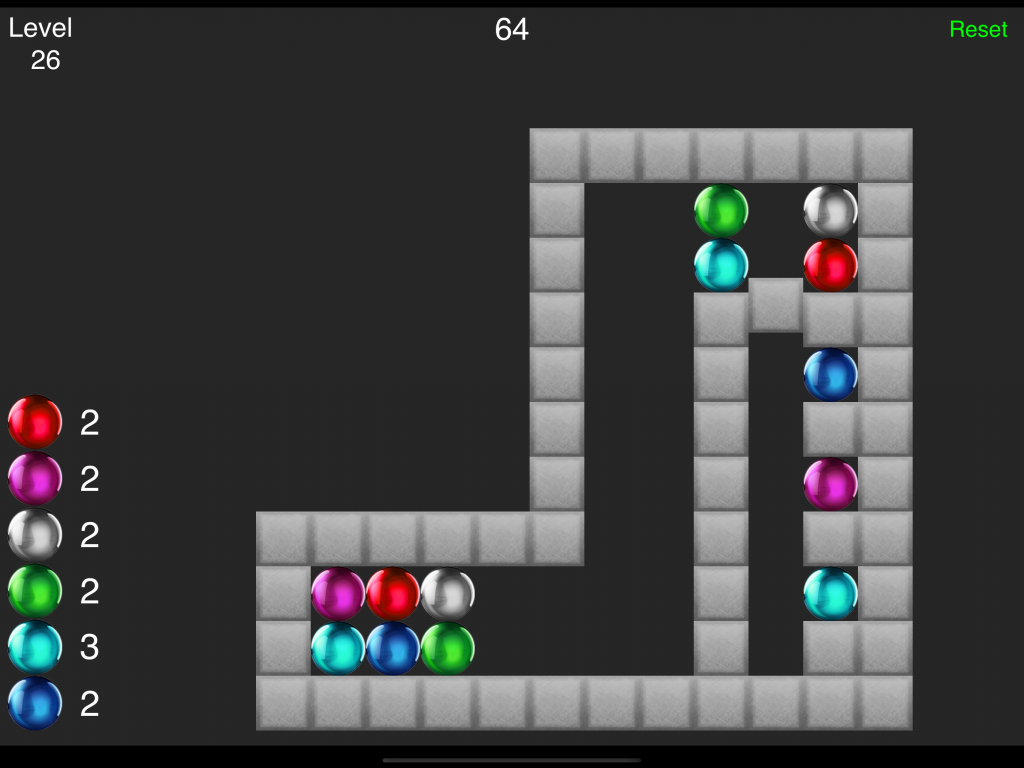Image resolution: width=1024 pixels, height=768 pixels.
Task: Choose the white ball sitting atop a red ball
Action: coord(830,211)
